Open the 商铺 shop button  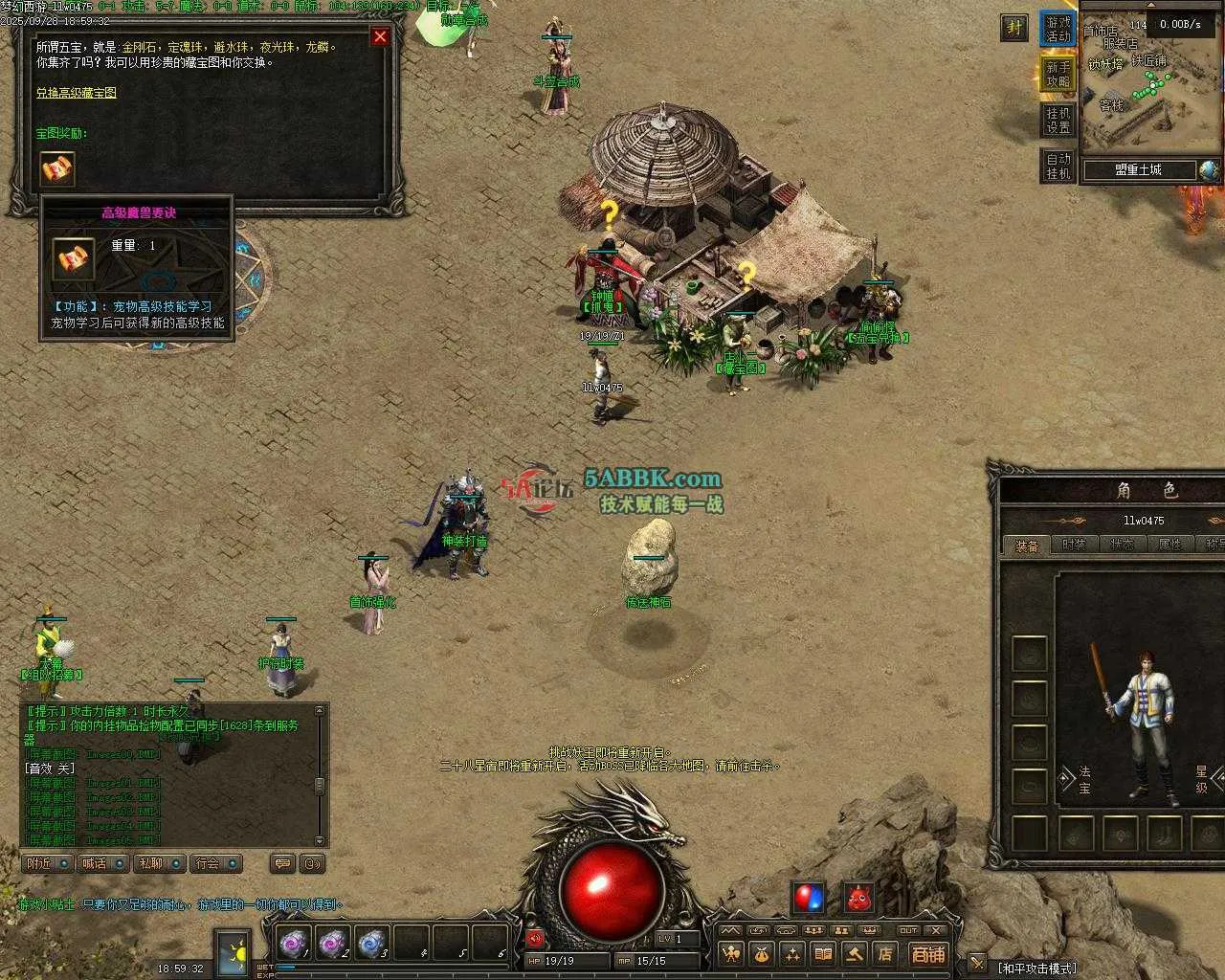[x=927, y=954]
